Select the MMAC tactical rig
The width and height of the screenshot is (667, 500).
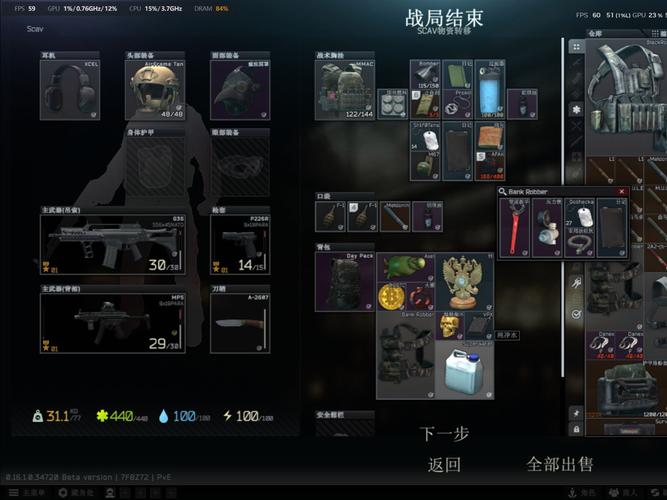(344, 92)
